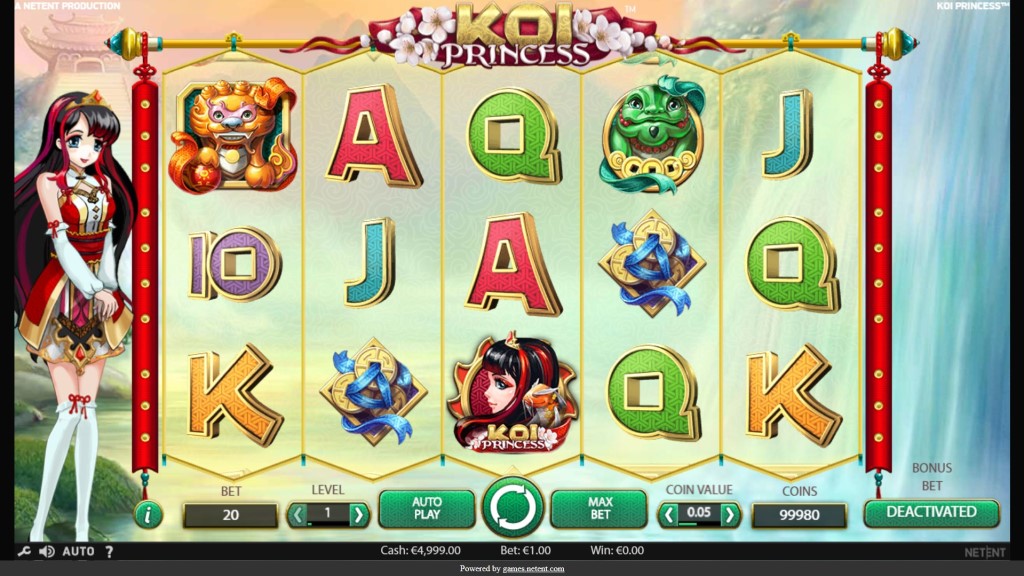Open the question mark help

(109, 551)
